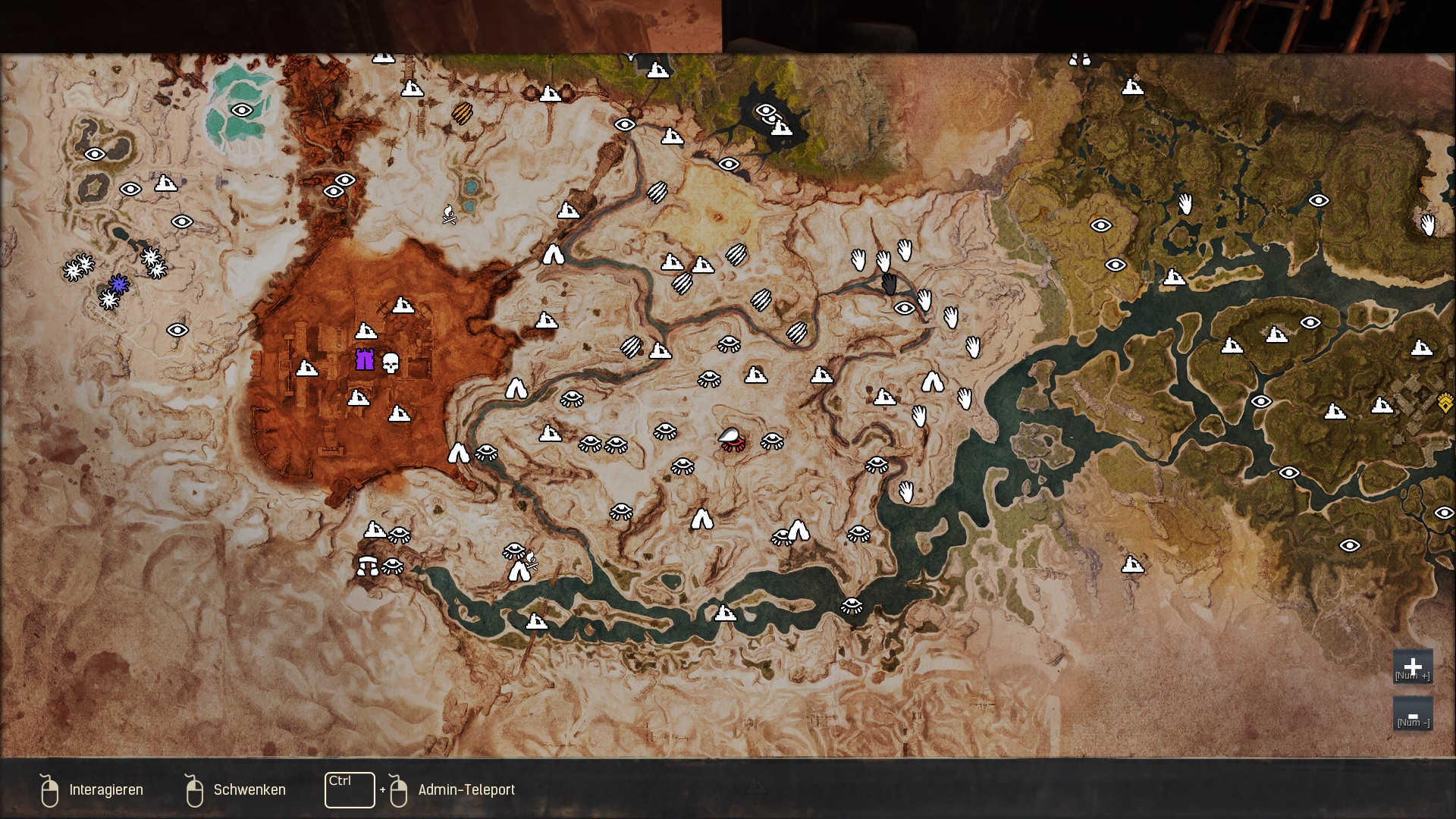
Task: Click the campfire marker on the map
Action: coord(449,215)
